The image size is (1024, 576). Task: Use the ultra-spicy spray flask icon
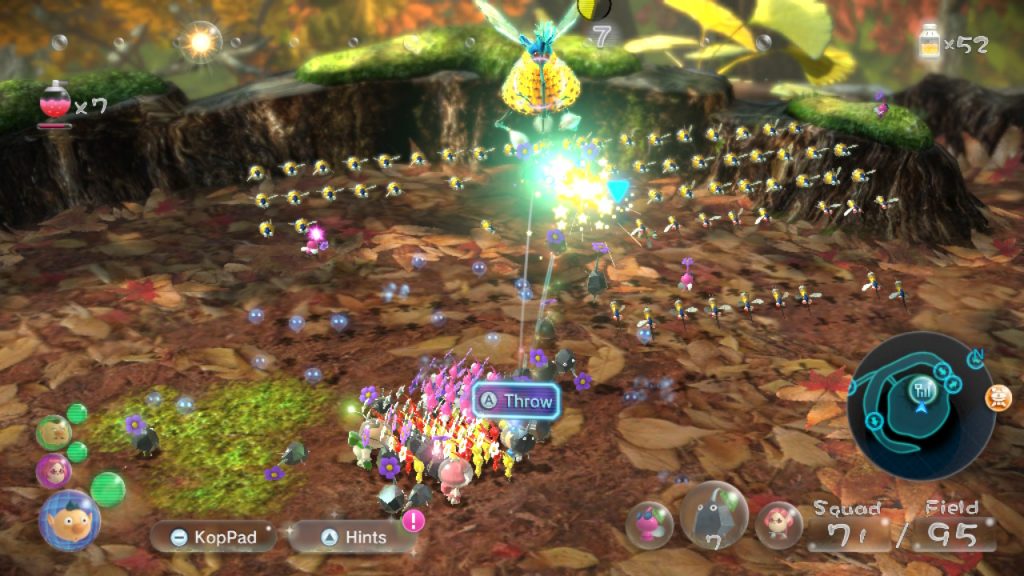point(53,104)
